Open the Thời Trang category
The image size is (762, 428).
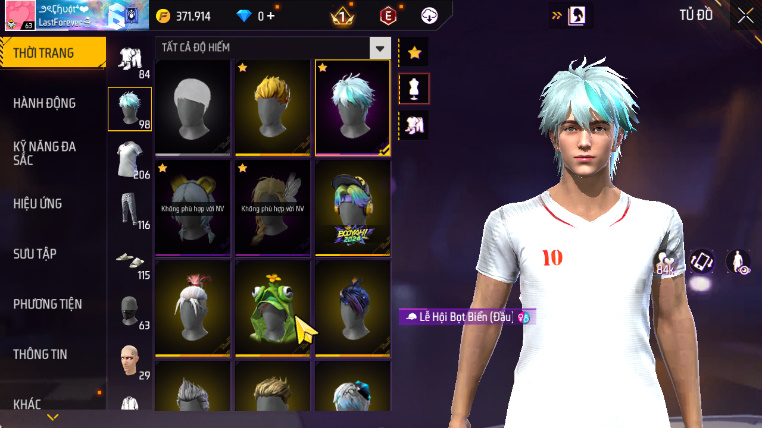point(52,53)
